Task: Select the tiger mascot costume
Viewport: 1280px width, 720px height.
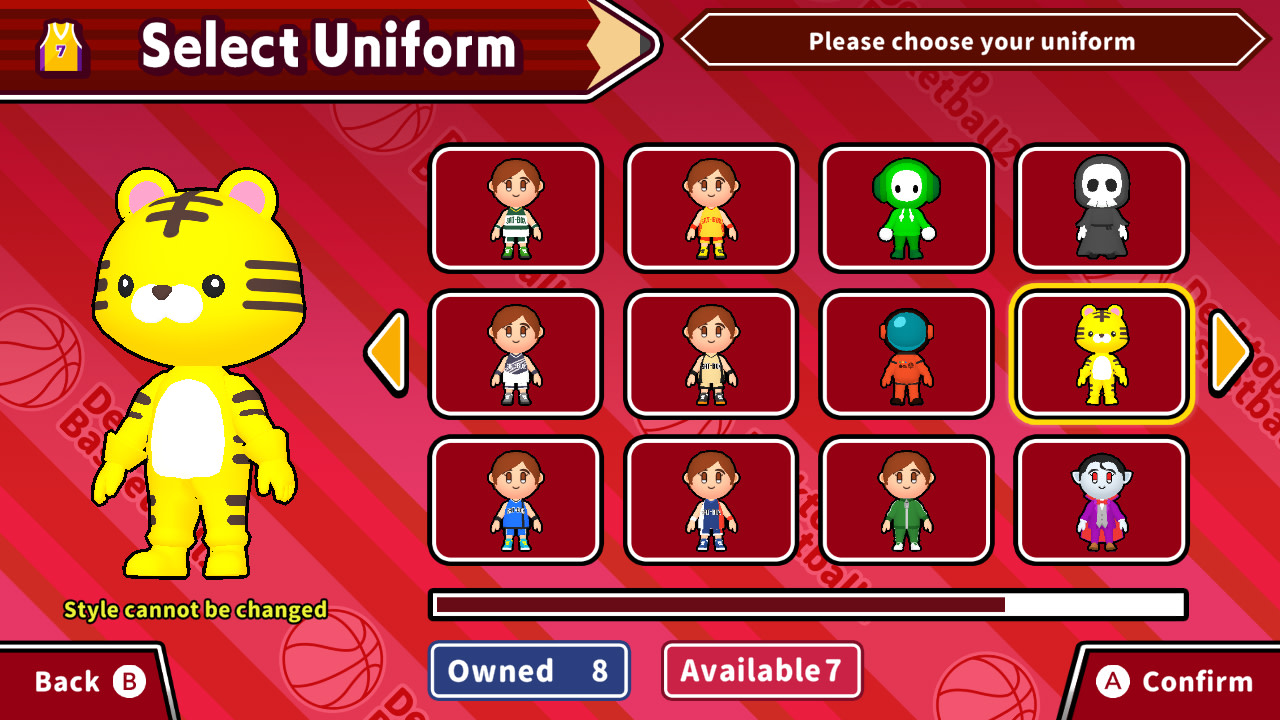Action: [1100, 355]
